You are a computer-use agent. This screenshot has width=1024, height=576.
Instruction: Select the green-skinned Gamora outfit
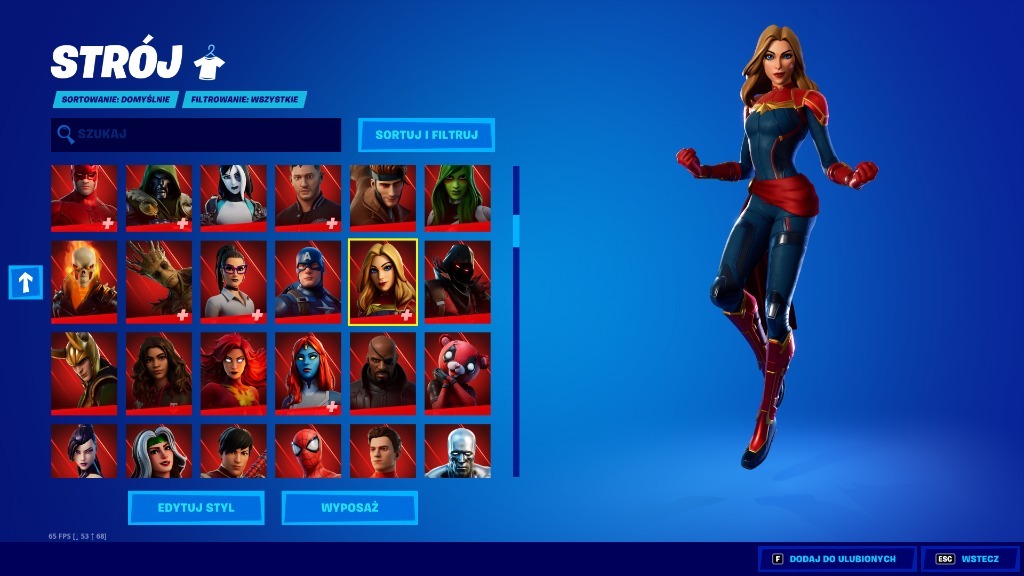458,197
